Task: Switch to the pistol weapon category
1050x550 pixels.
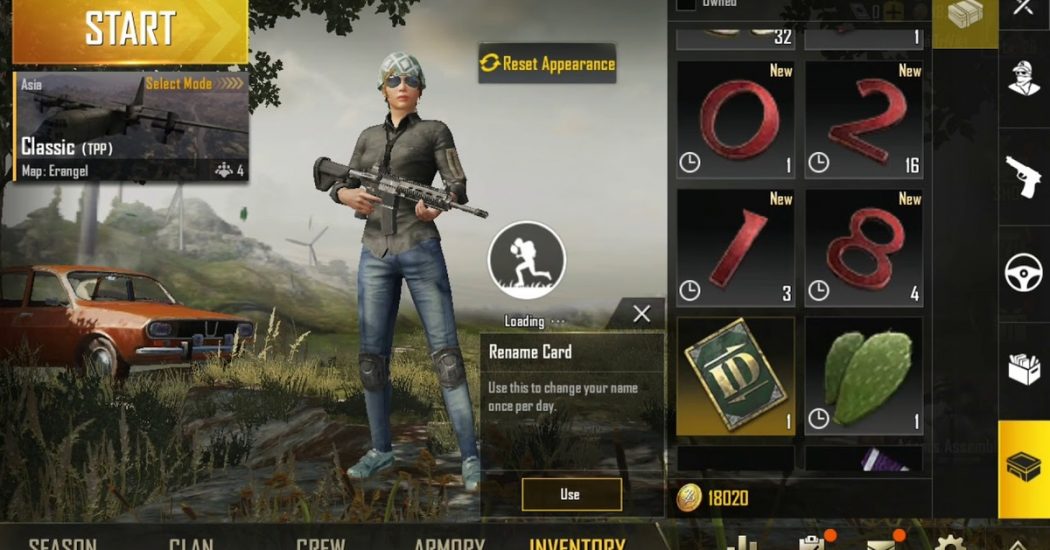Action: pyautogui.click(x=1024, y=175)
